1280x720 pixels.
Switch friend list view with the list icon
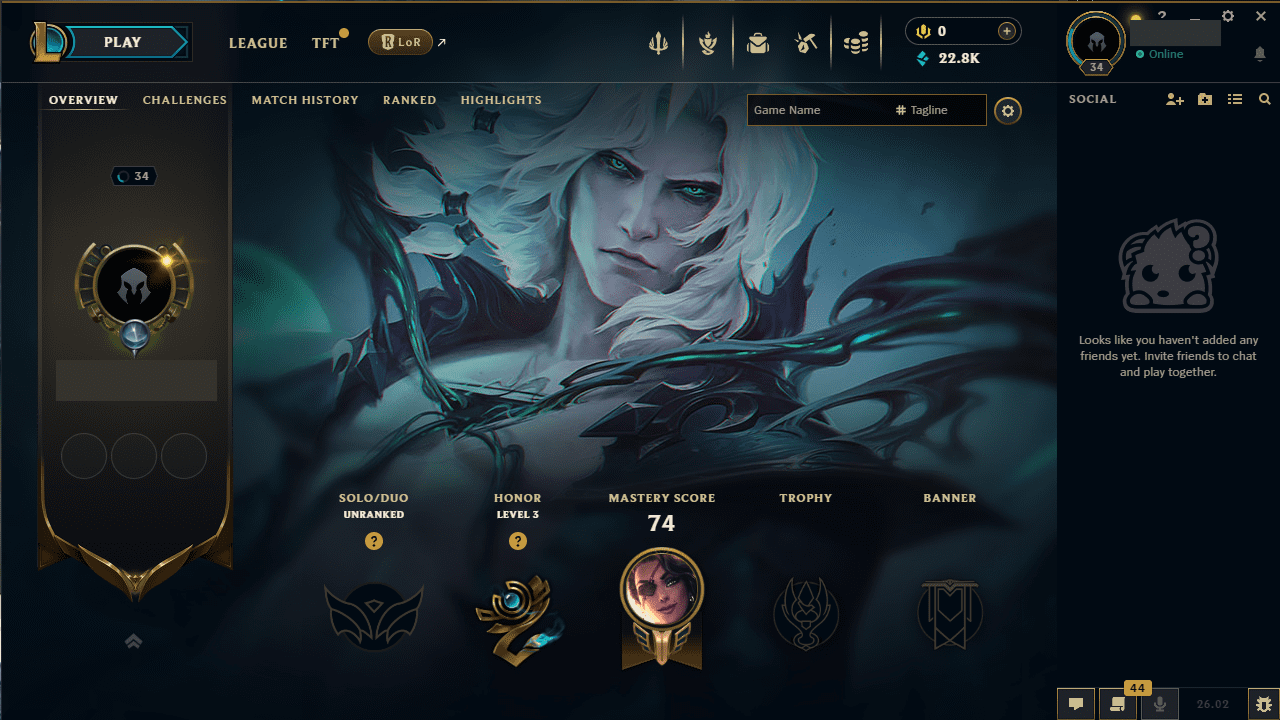click(x=1235, y=99)
